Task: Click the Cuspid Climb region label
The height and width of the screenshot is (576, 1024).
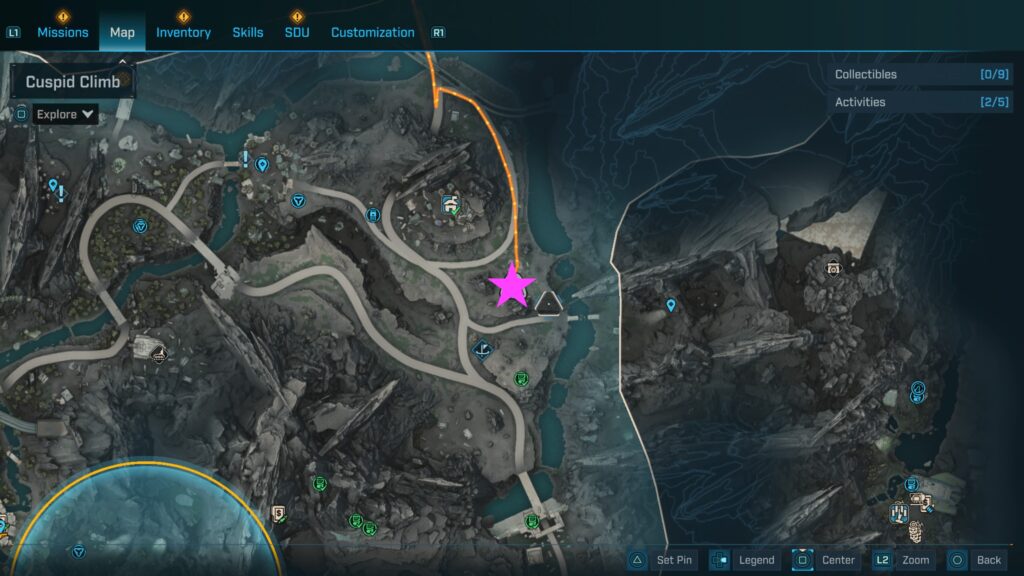Action: pyautogui.click(x=72, y=82)
